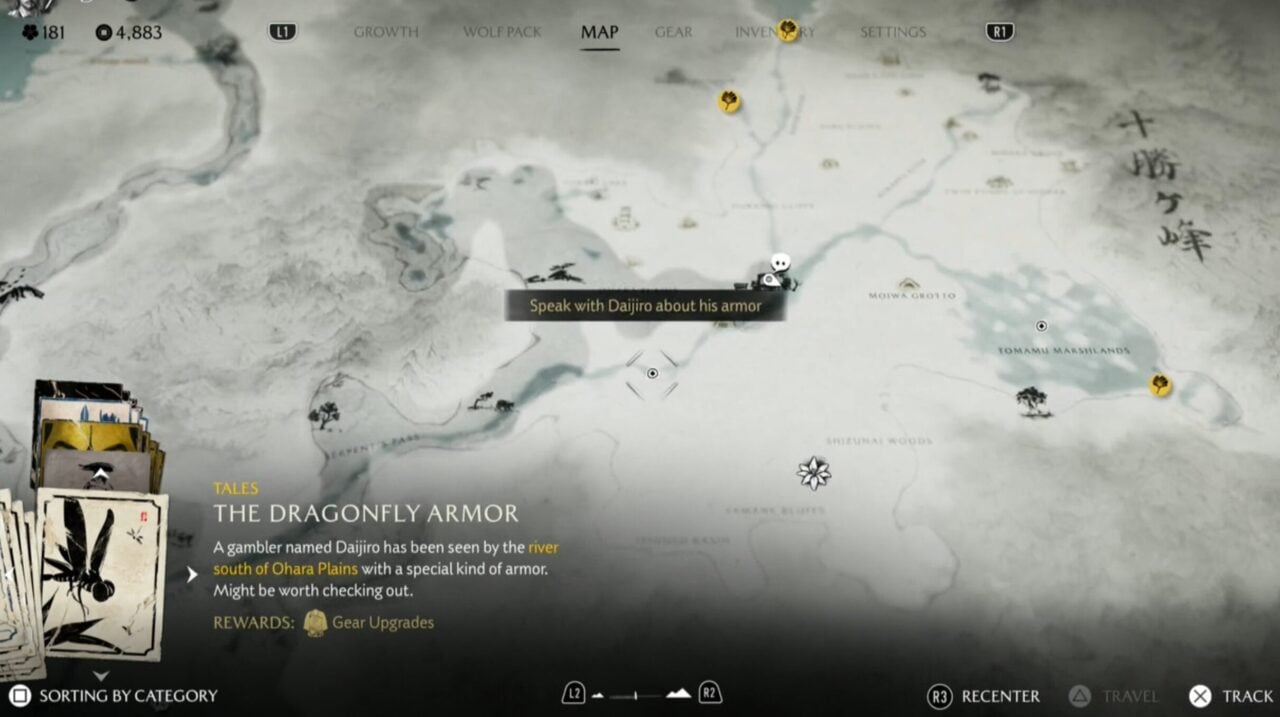Image resolution: width=1280 pixels, height=717 pixels.
Task: Select the white flower map marker
Action: pyautogui.click(x=814, y=472)
